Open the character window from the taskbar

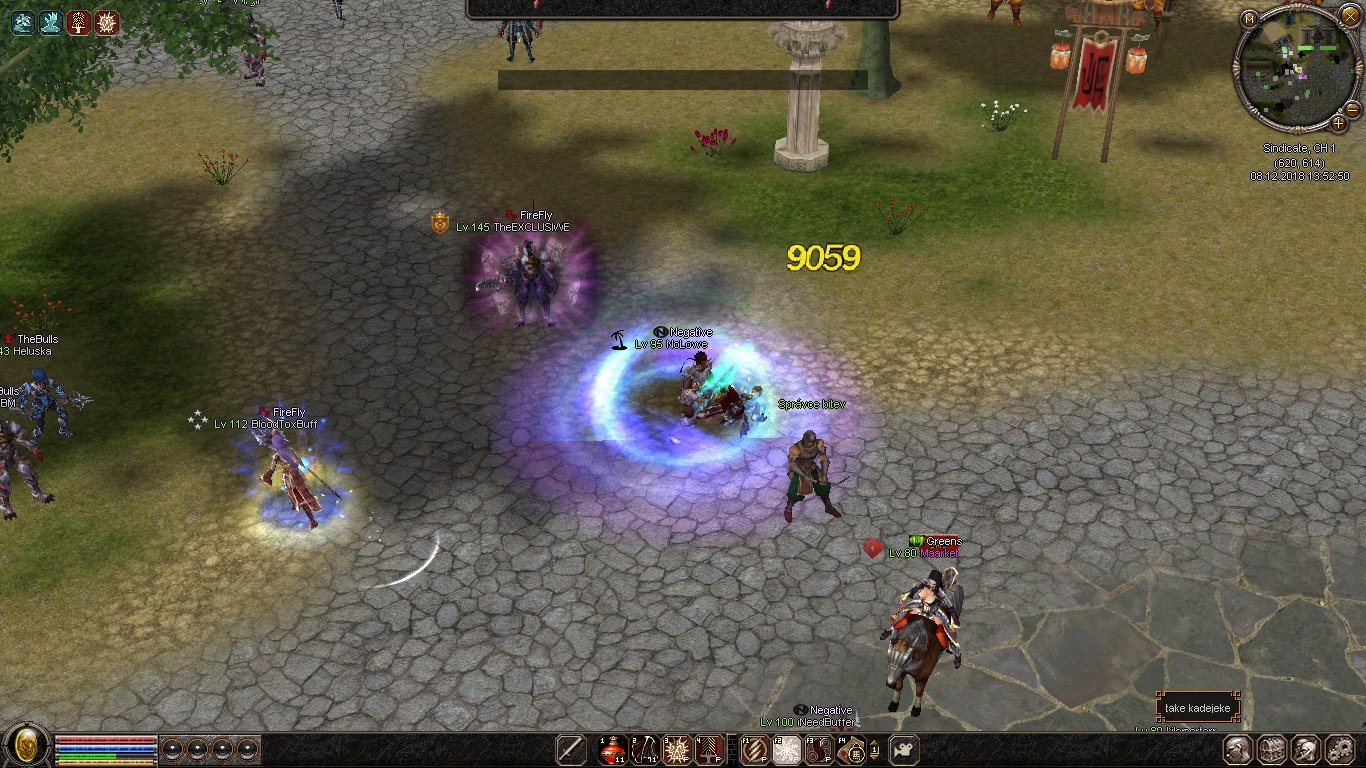click(x=1239, y=749)
